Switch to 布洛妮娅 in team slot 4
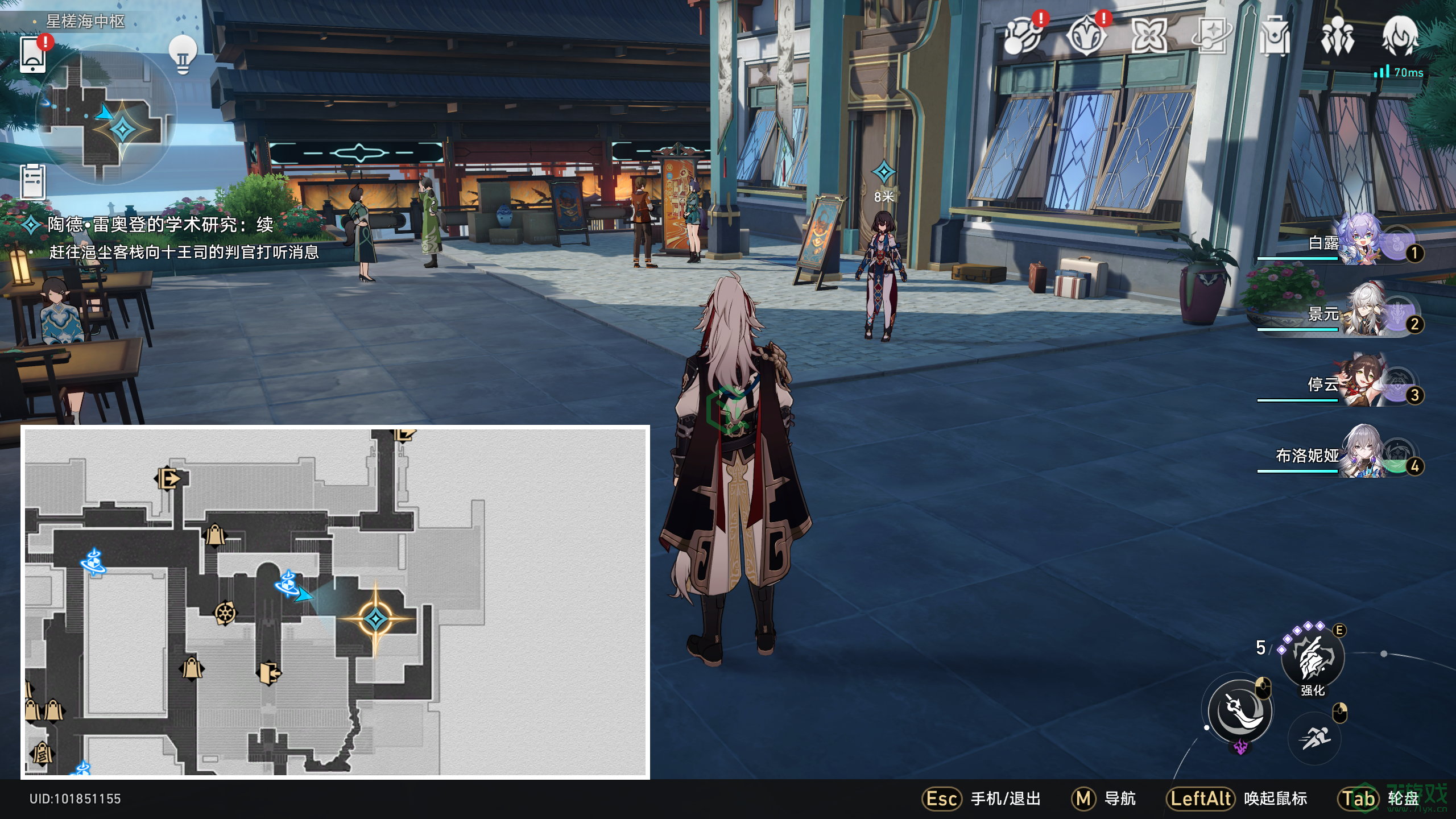This screenshot has width=1456, height=819. [x=1359, y=455]
